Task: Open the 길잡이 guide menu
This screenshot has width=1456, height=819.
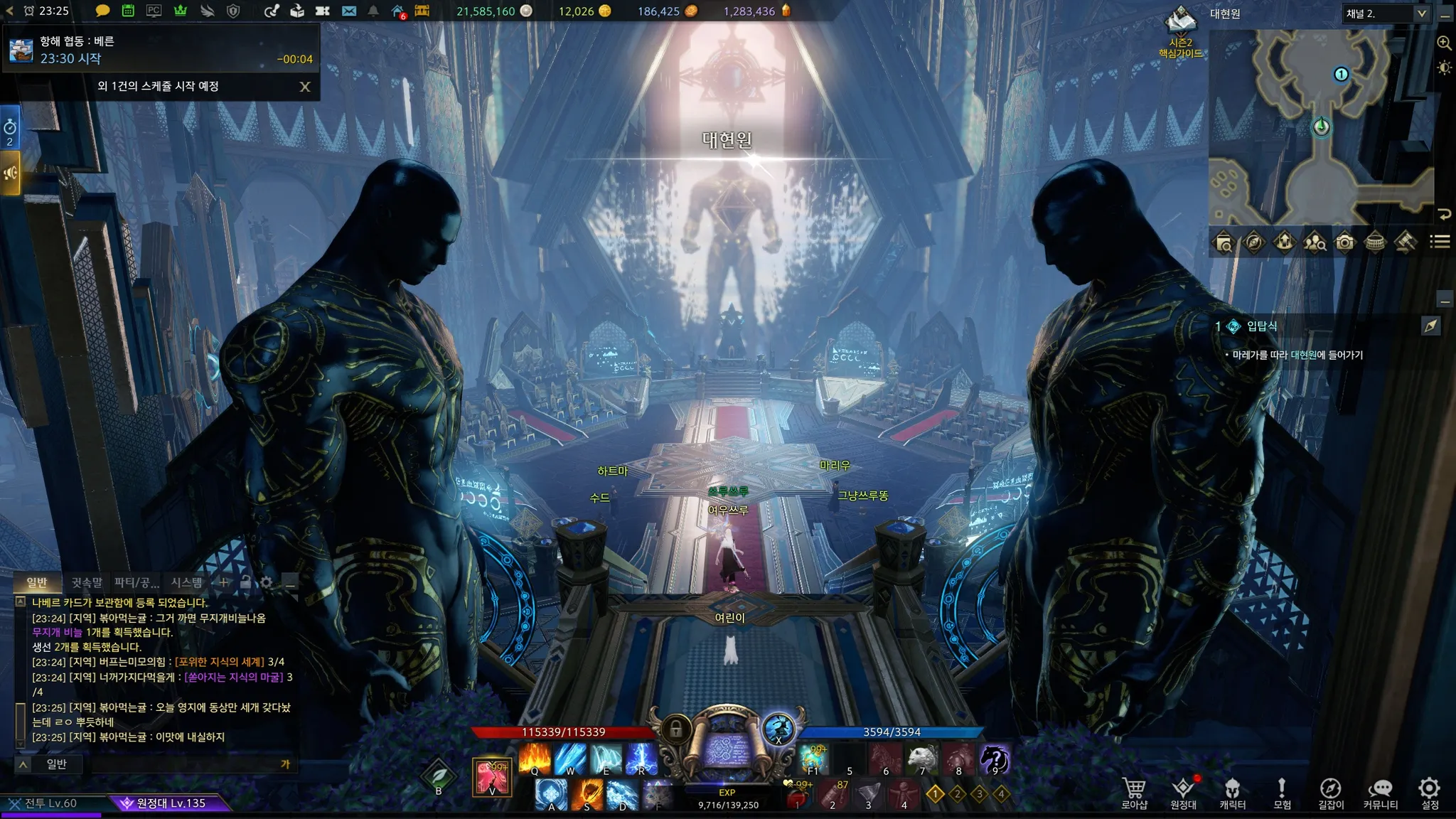Action: [x=1331, y=792]
